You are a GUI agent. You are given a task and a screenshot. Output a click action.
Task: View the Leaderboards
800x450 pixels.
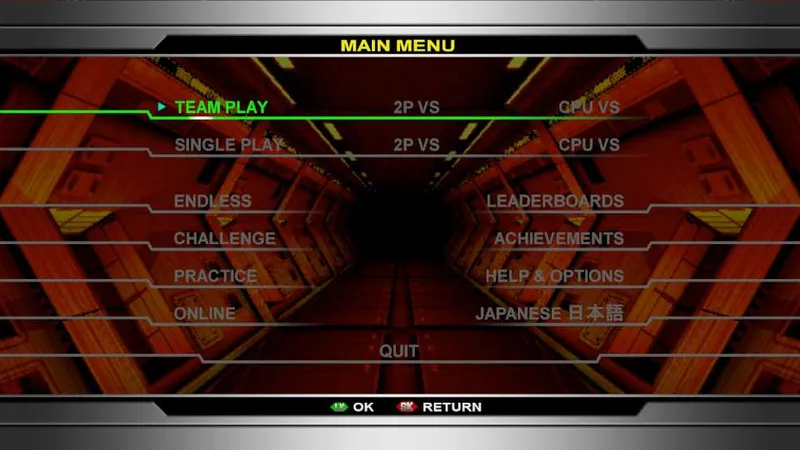(x=555, y=201)
